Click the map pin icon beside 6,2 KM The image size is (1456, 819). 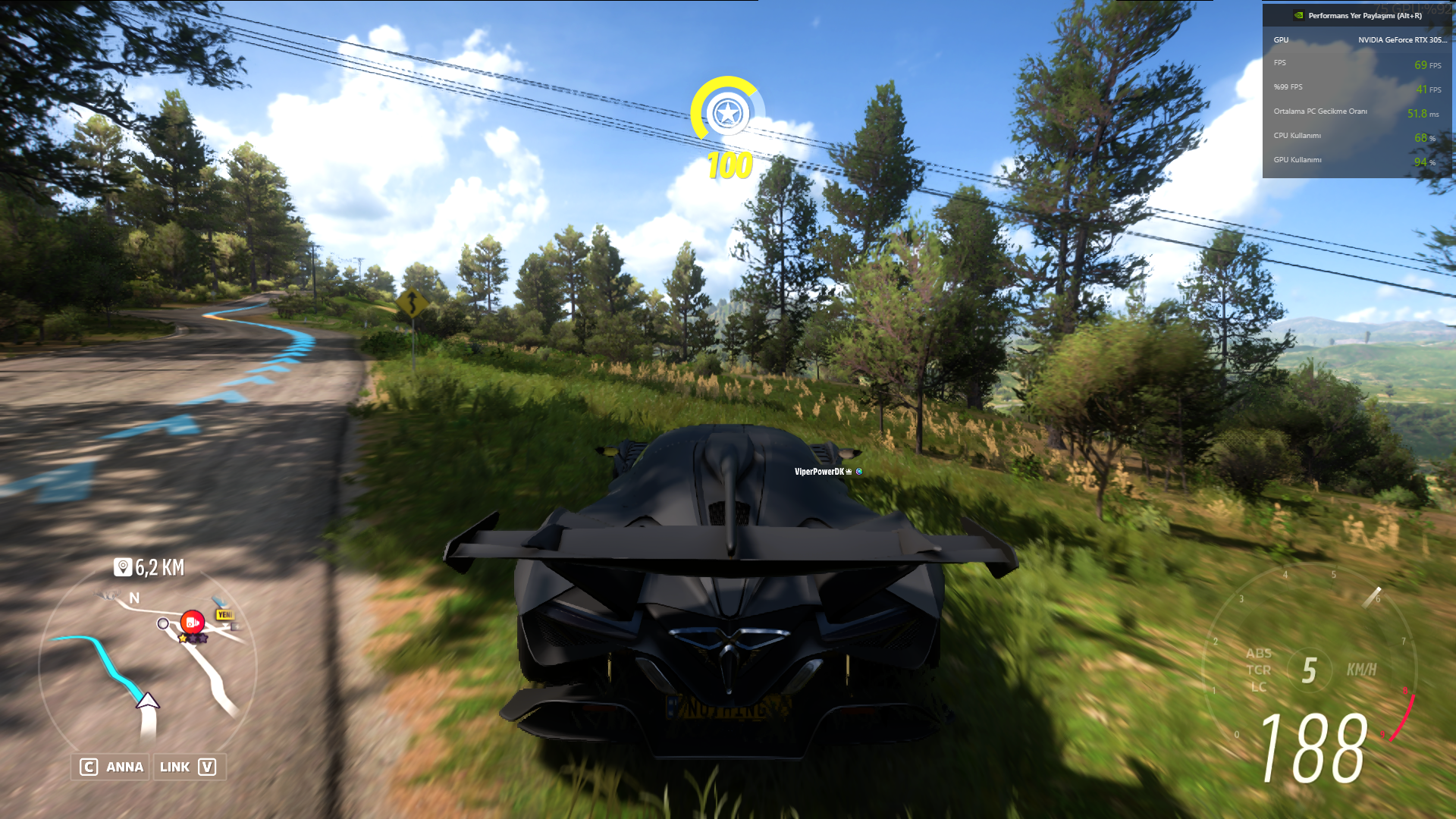pyautogui.click(x=123, y=567)
